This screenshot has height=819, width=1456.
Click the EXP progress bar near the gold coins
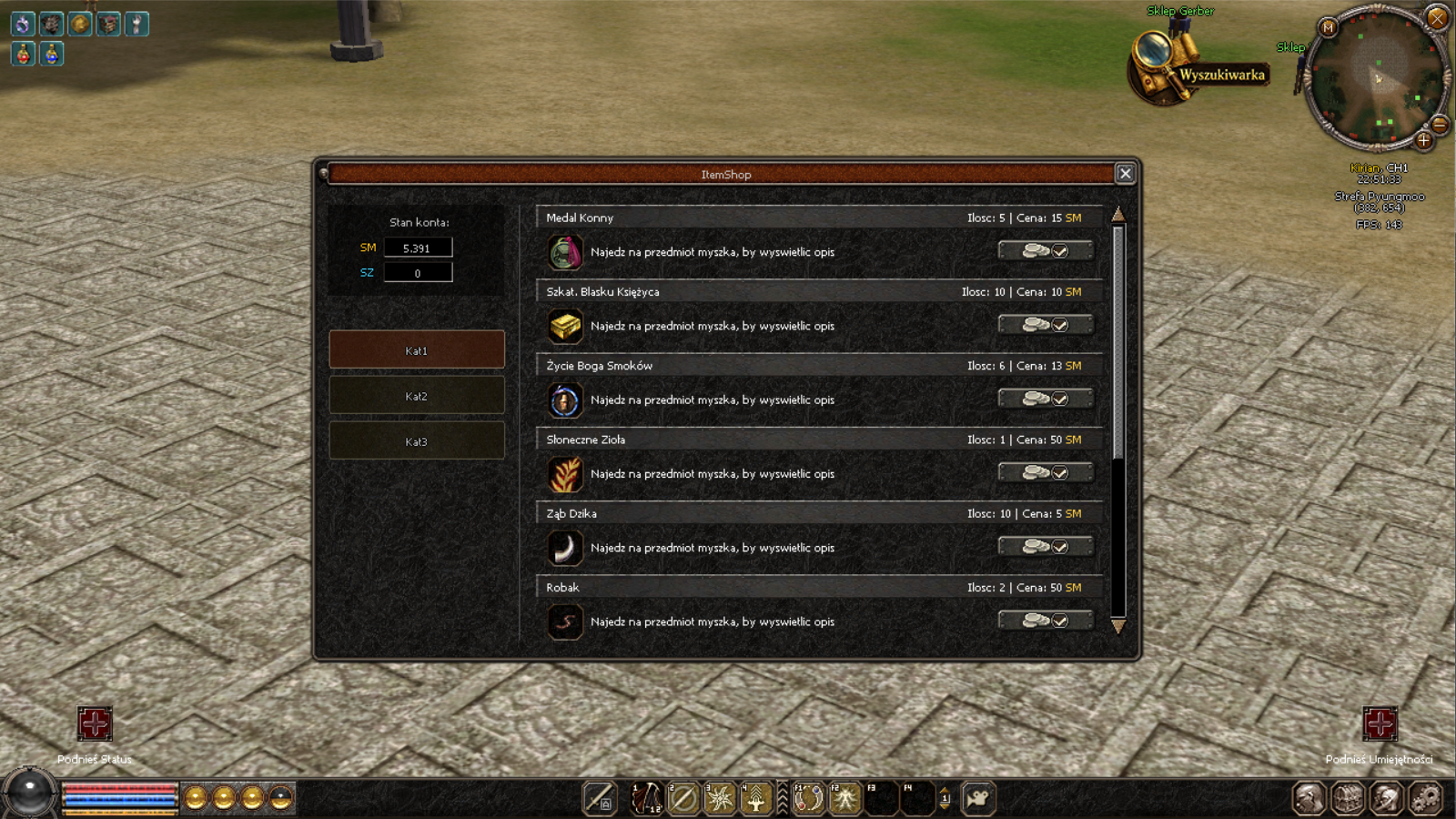[120, 812]
